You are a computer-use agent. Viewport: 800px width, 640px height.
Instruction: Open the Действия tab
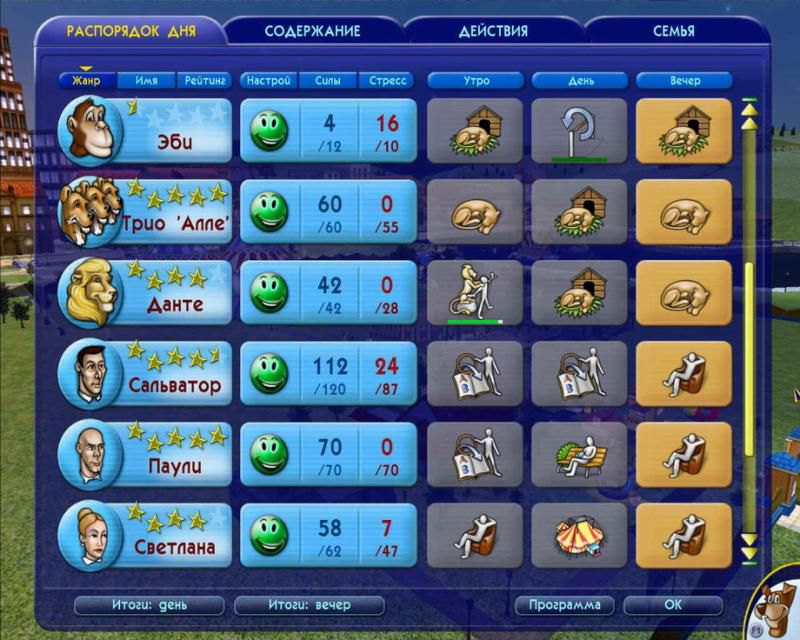pos(493,31)
